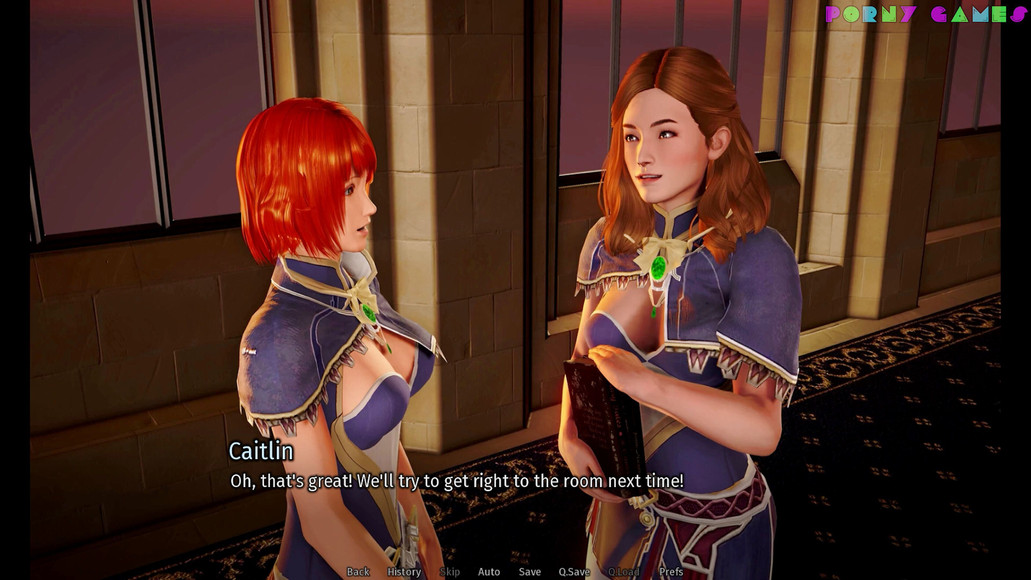This screenshot has height=580, width=1031.
Task: Quick load with Q.Load
Action: coord(624,572)
